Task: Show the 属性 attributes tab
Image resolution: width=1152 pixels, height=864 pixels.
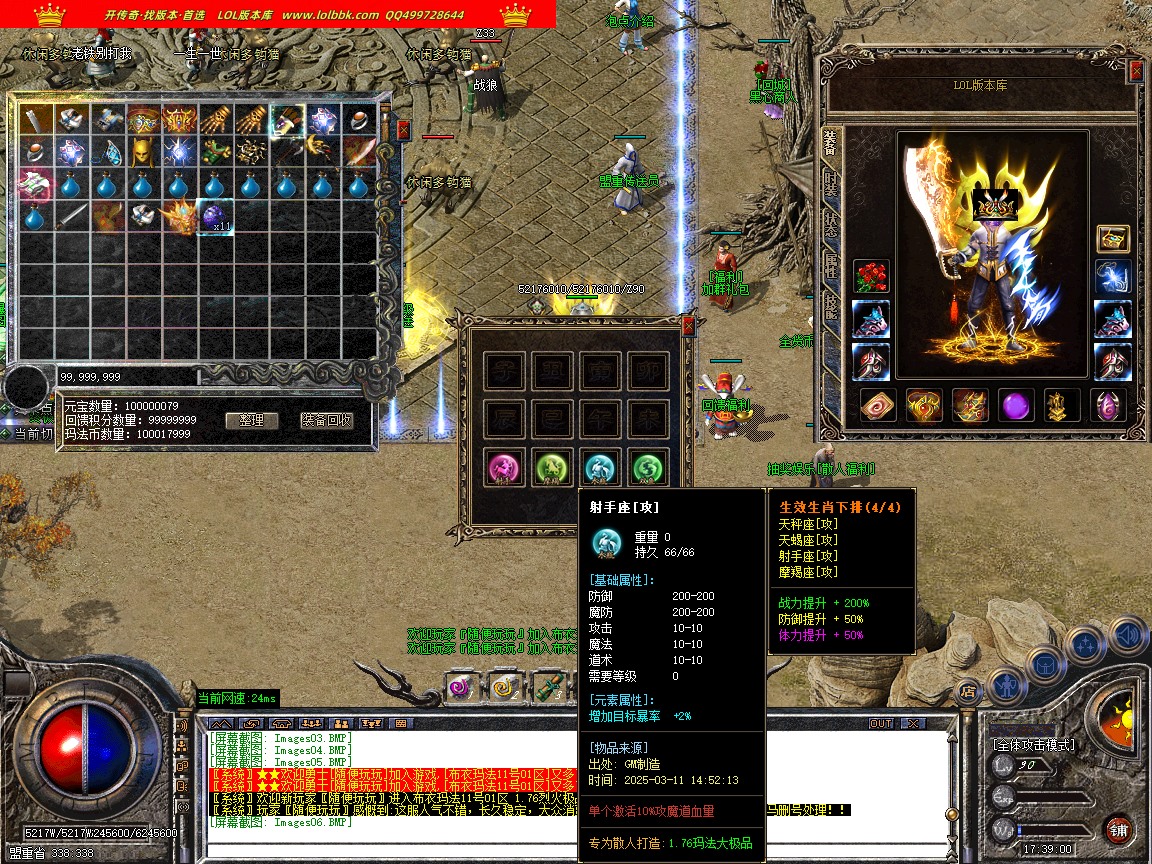Action: tap(830, 265)
